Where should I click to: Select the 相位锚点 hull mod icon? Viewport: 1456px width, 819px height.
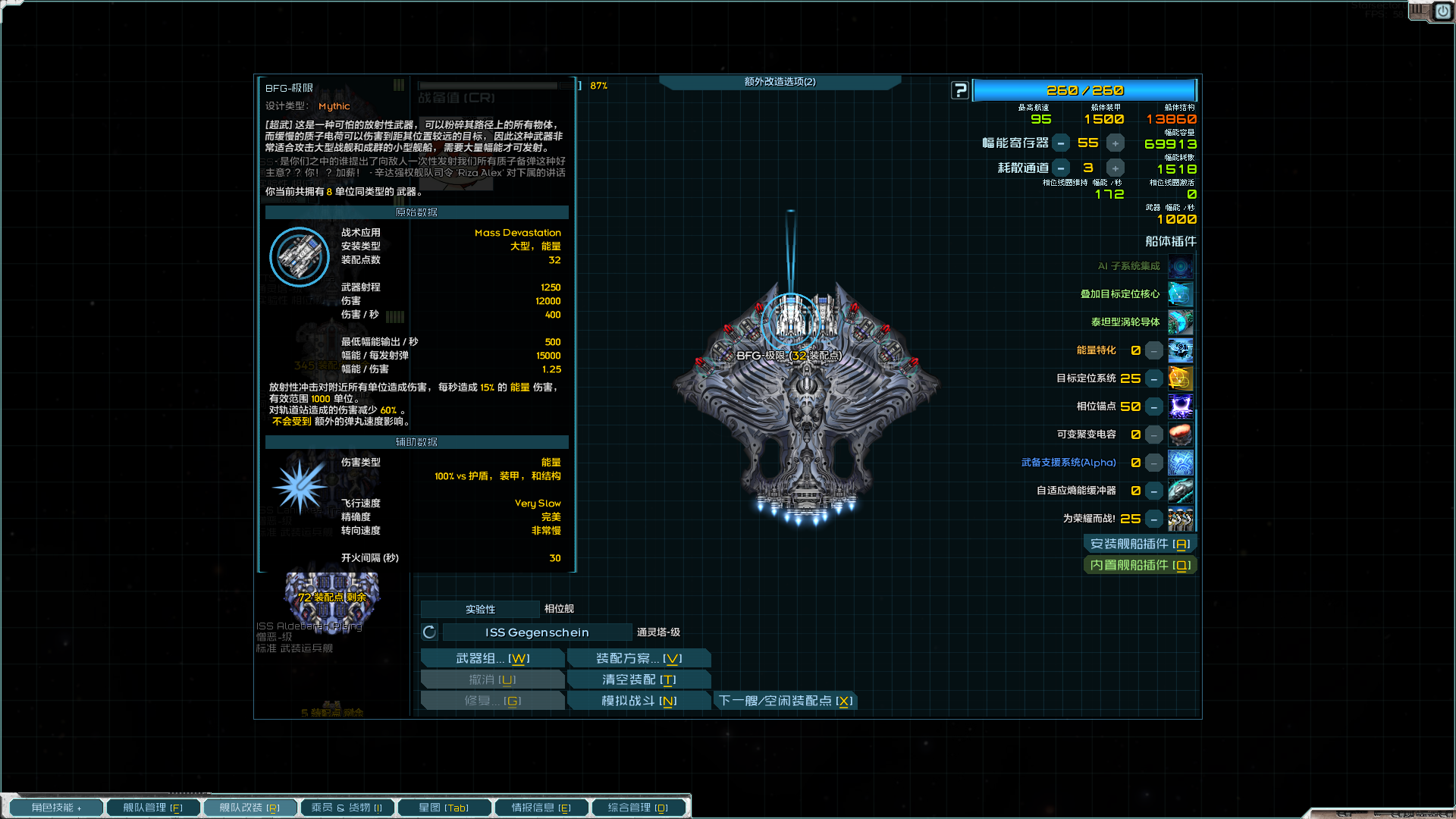point(1181,406)
